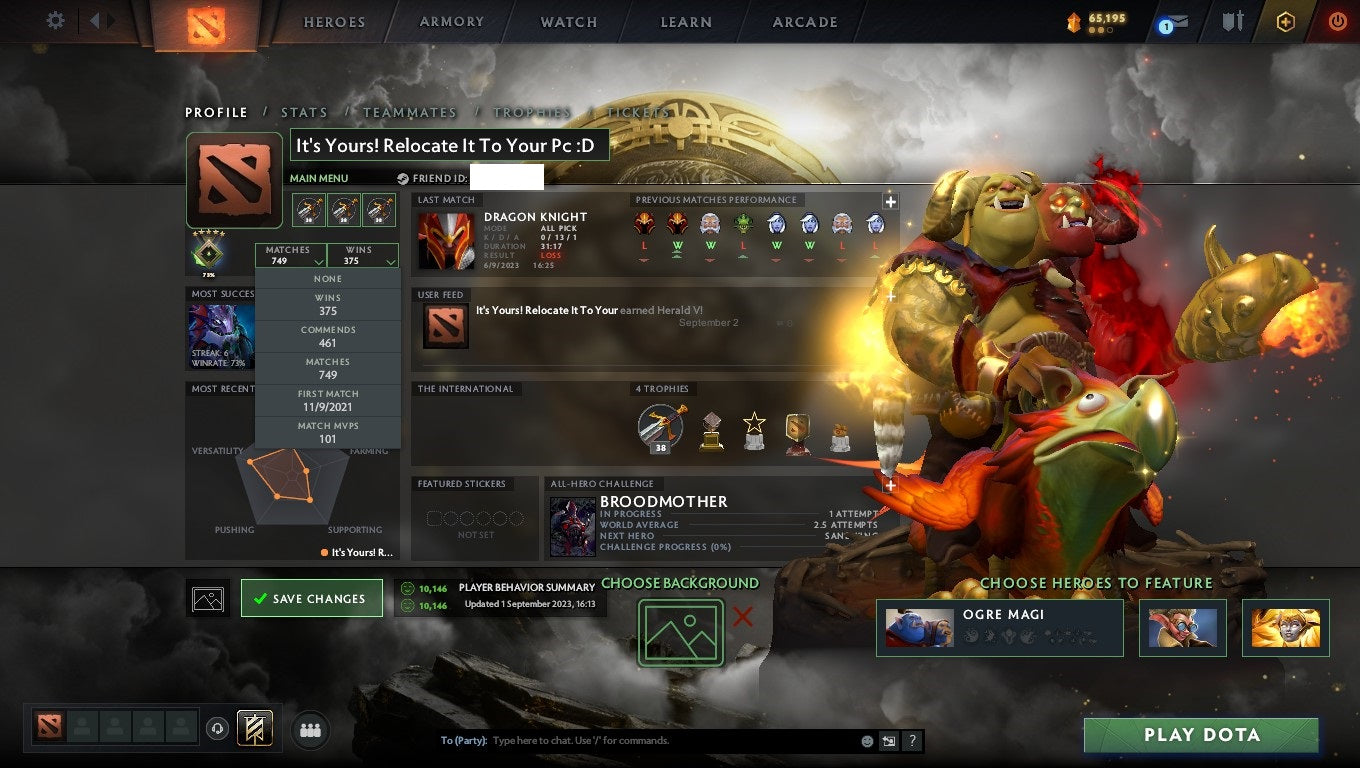This screenshot has width=1360, height=768.
Task: Click the friends list icon near chat bar
Action: 309,730
